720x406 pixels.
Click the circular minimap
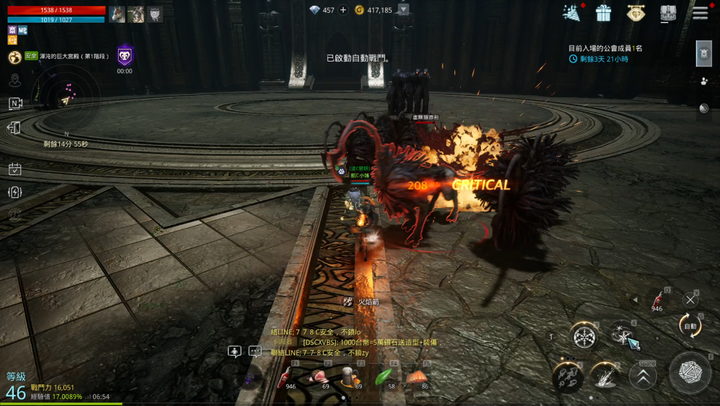coord(66,97)
